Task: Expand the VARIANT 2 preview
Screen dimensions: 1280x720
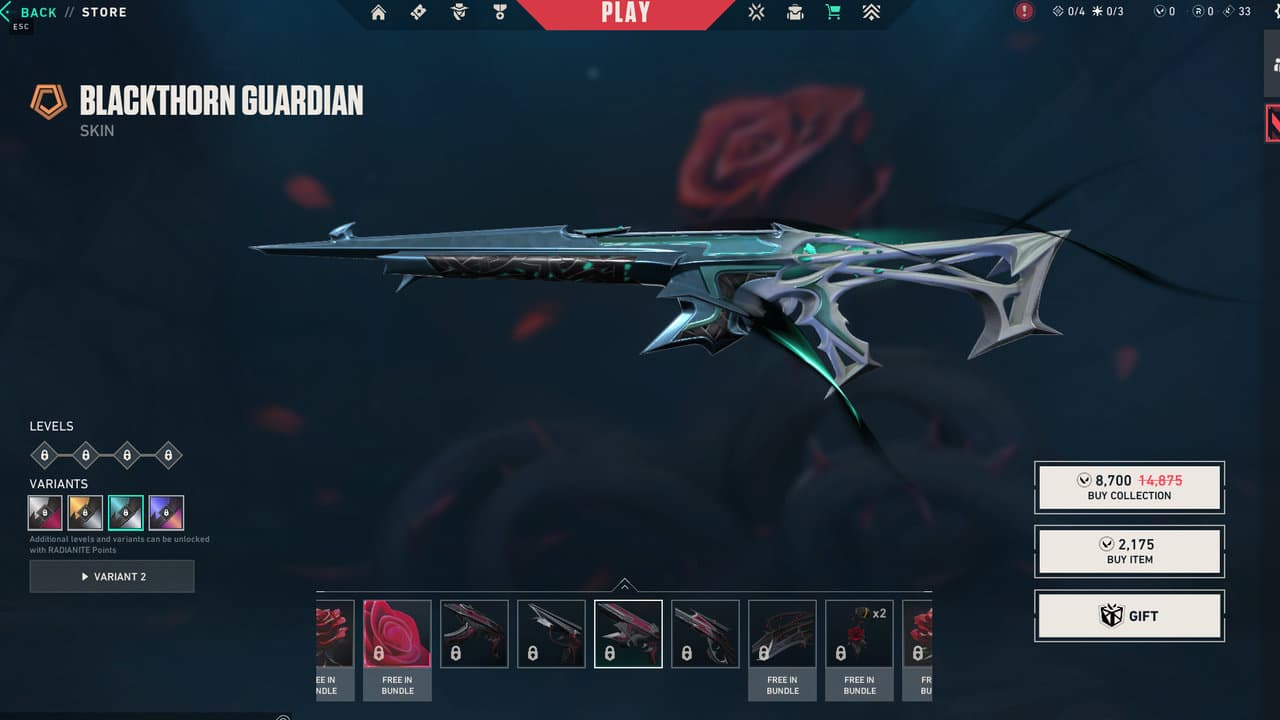Action: pos(112,576)
